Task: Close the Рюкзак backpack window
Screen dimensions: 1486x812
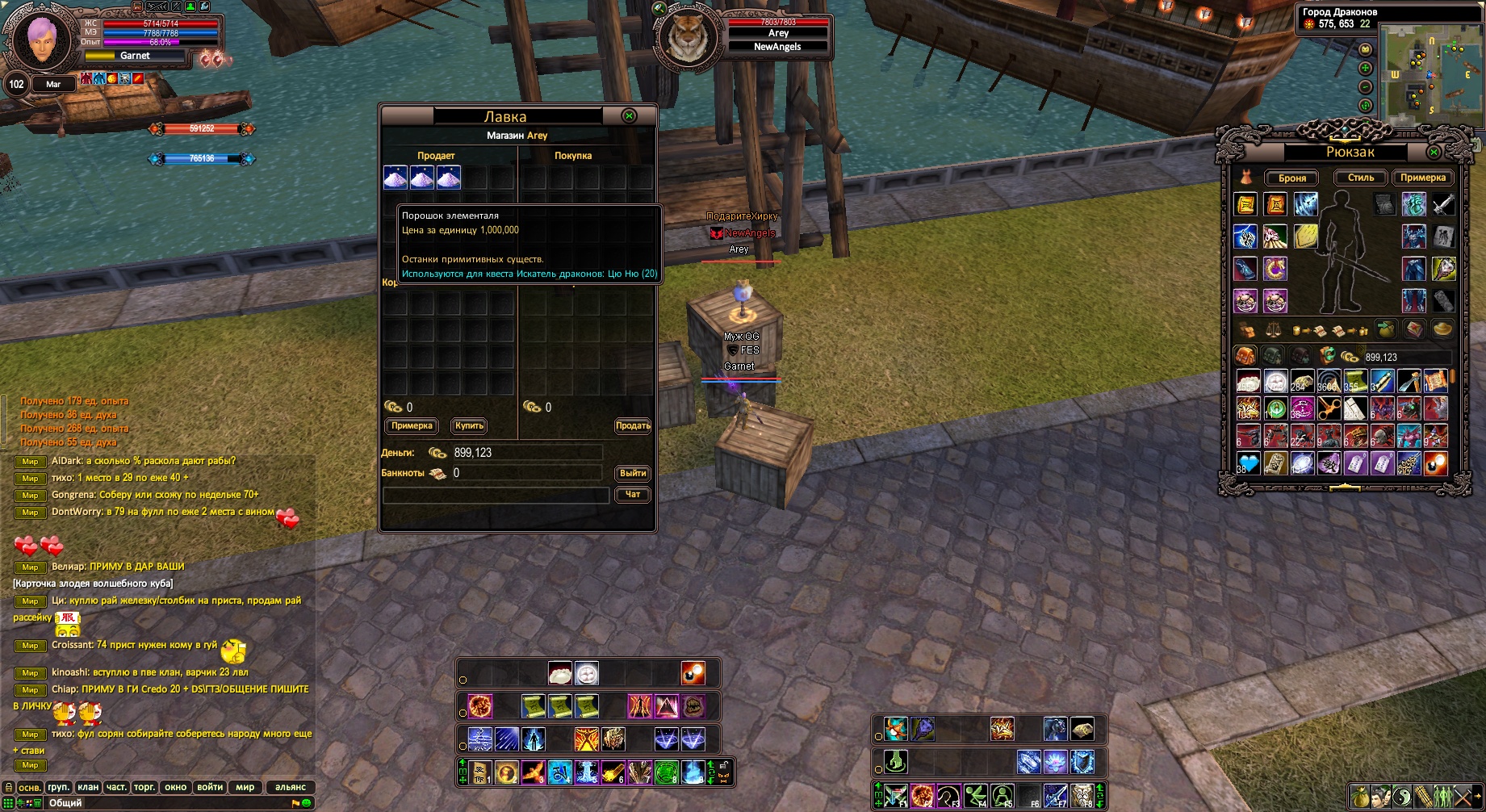Action: click(x=1434, y=152)
